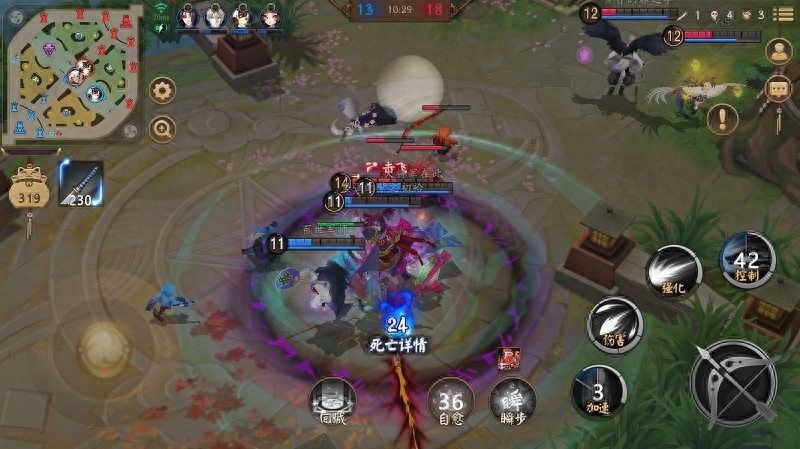Open the player profile button
Viewport: 800px width, 449px height.
click(x=778, y=52)
